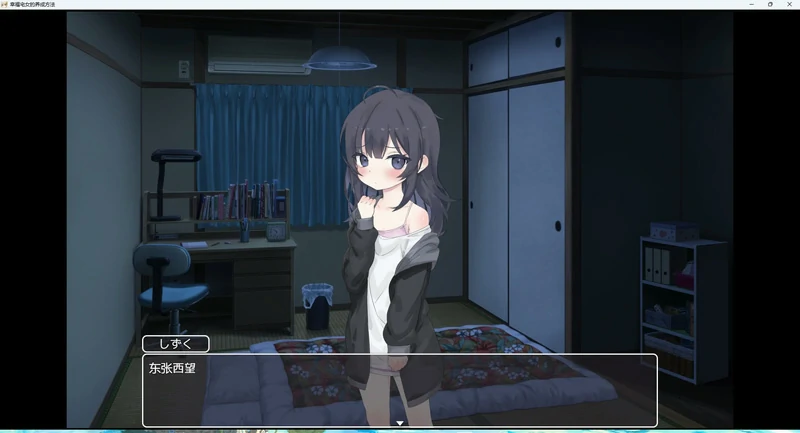Maximize the game window
Image resolution: width=800 pixels, height=433 pixels.
[770, 4]
